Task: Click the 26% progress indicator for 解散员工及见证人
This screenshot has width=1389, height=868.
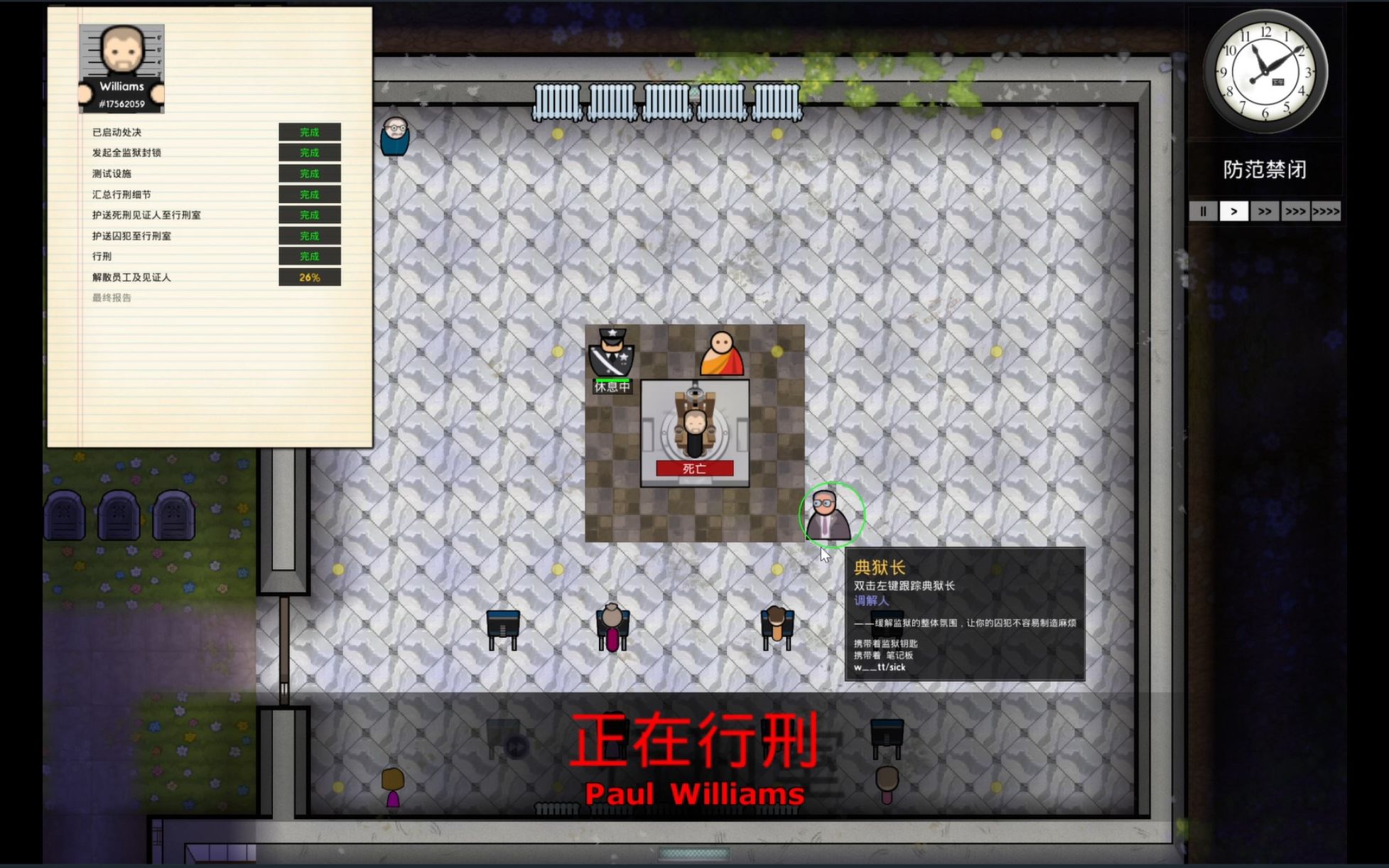Action: tap(310, 278)
